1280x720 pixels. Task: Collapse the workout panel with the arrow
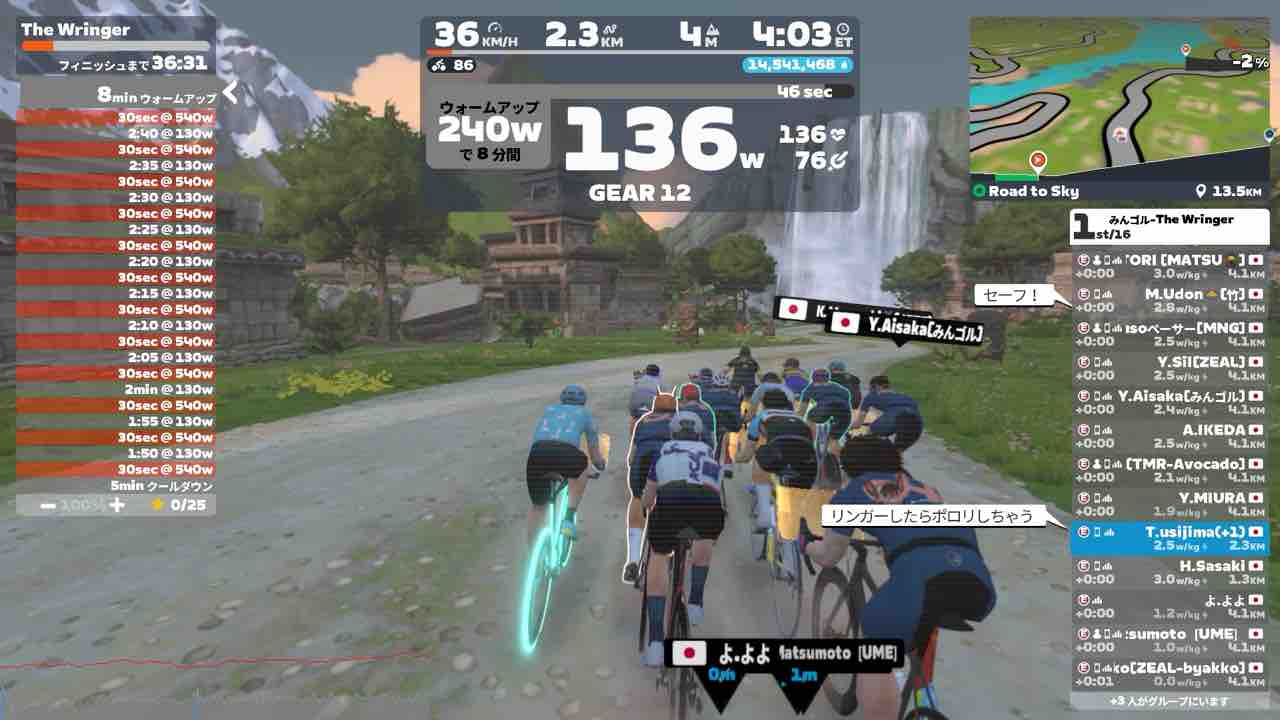[230, 93]
